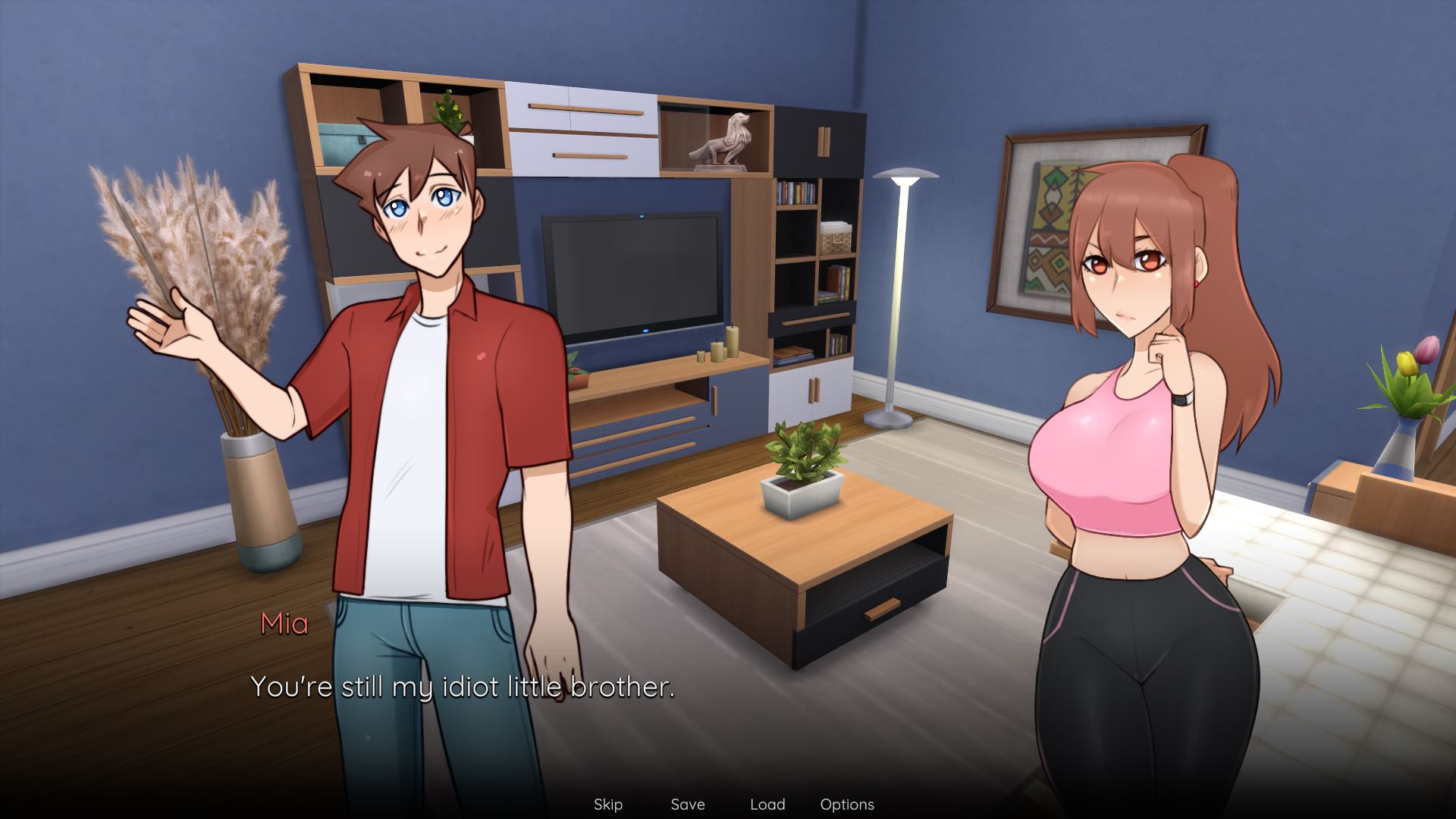
Task: Open the Load menu
Action: pos(767,805)
